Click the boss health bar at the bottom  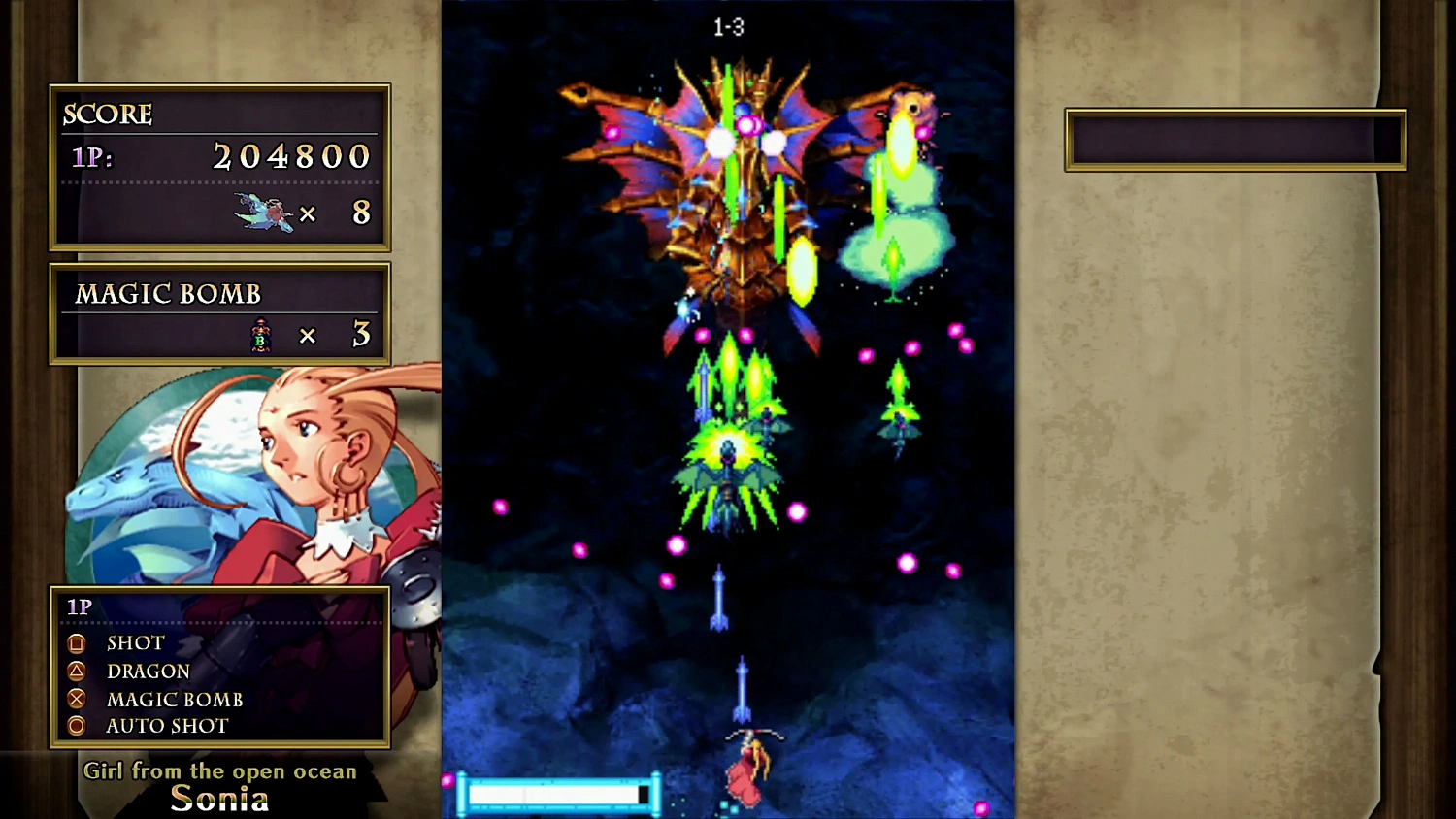point(557,795)
